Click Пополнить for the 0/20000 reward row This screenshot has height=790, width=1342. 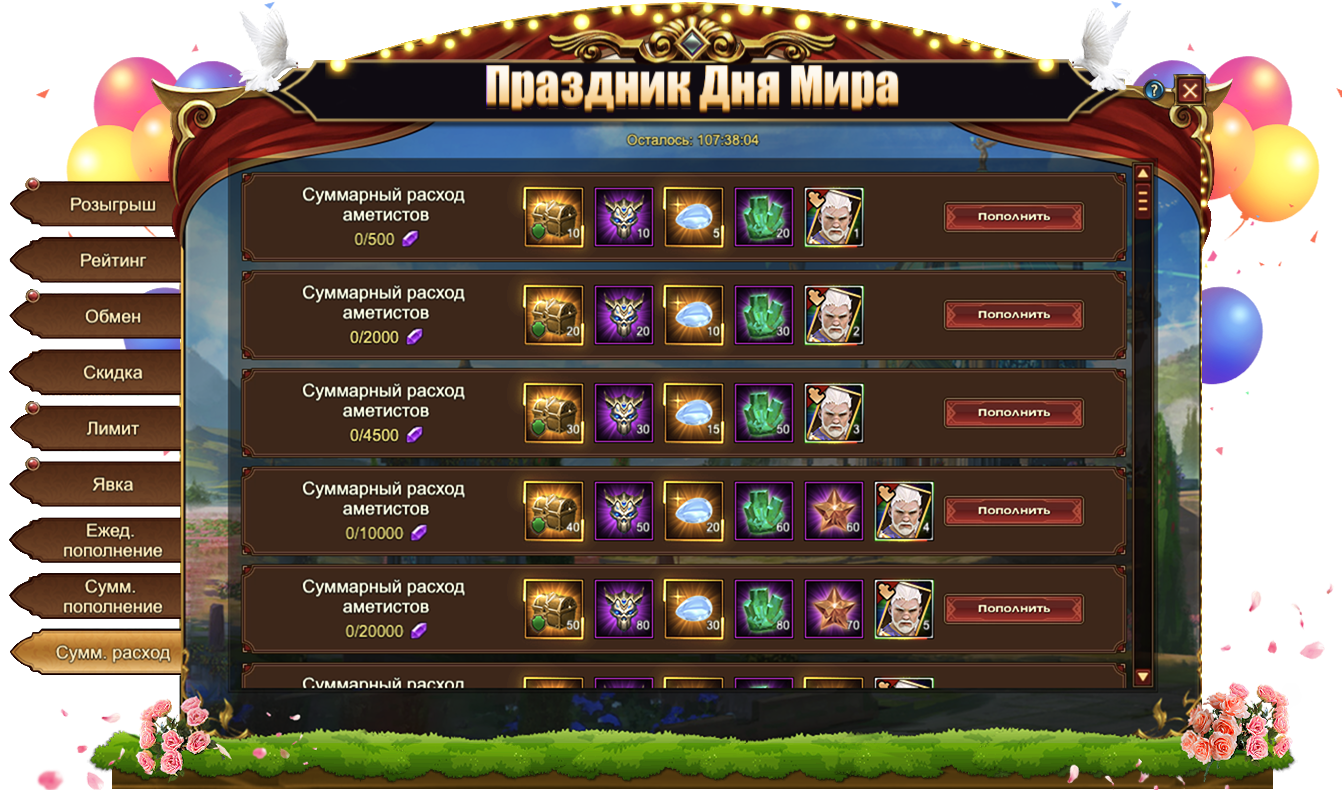click(1013, 609)
